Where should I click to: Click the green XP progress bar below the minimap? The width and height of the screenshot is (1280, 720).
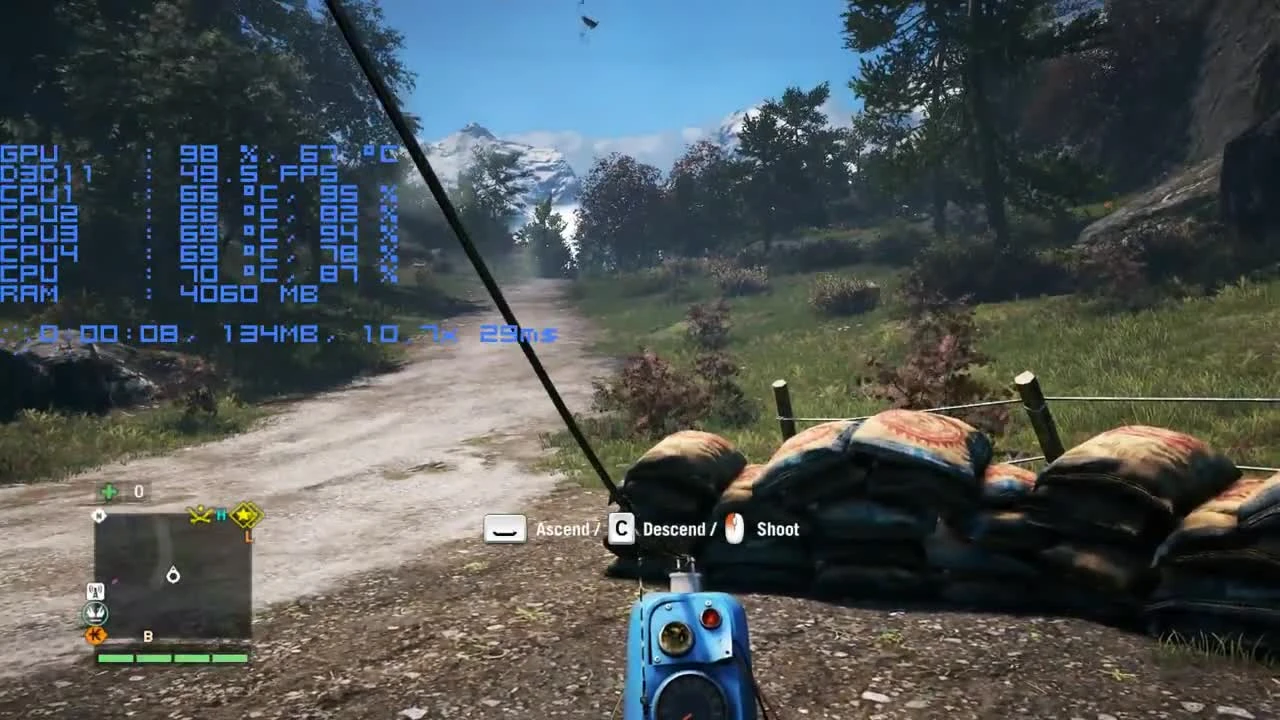pos(172,658)
